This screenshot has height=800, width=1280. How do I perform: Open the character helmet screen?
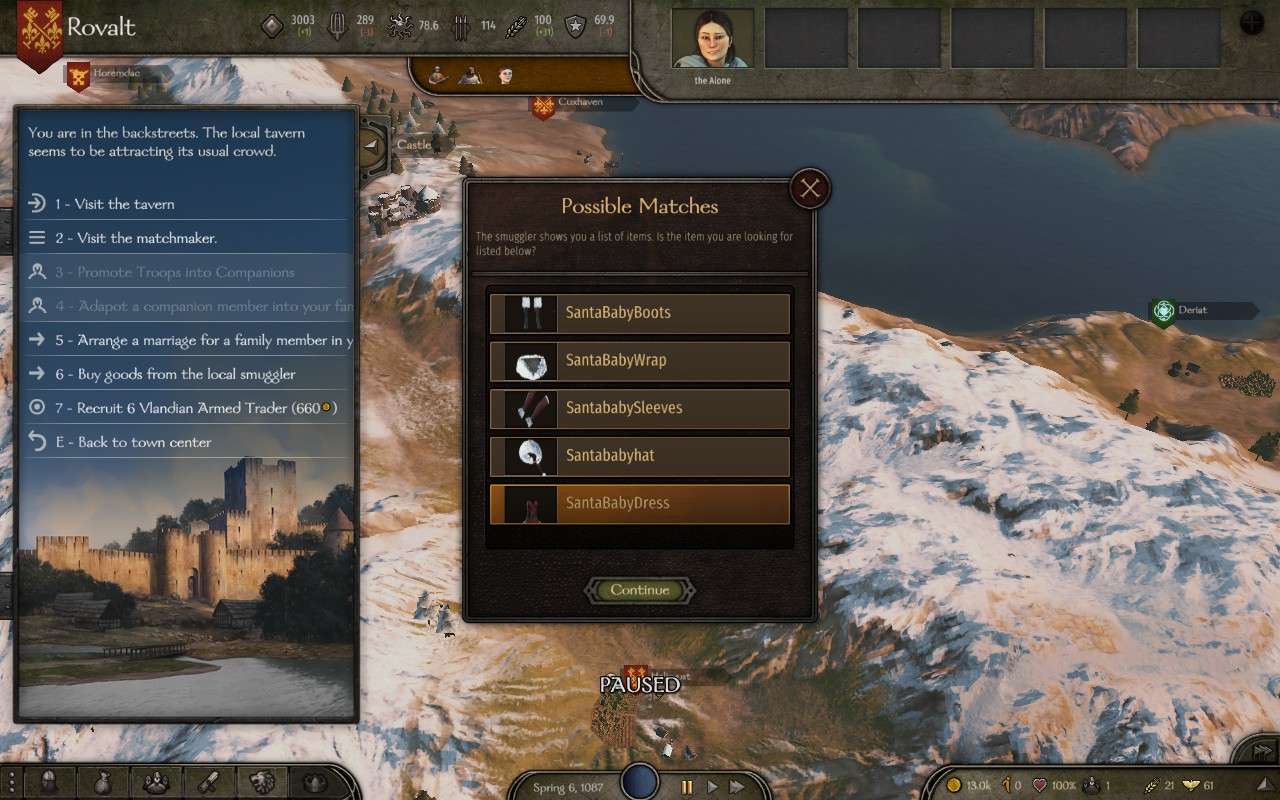pos(49,782)
